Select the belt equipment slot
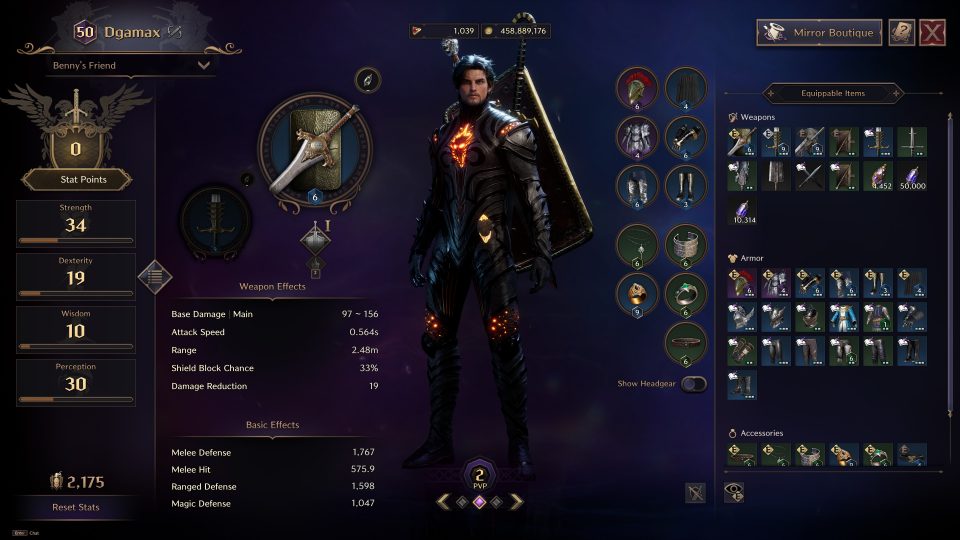Viewport: 960px width, 540px height. [684, 342]
